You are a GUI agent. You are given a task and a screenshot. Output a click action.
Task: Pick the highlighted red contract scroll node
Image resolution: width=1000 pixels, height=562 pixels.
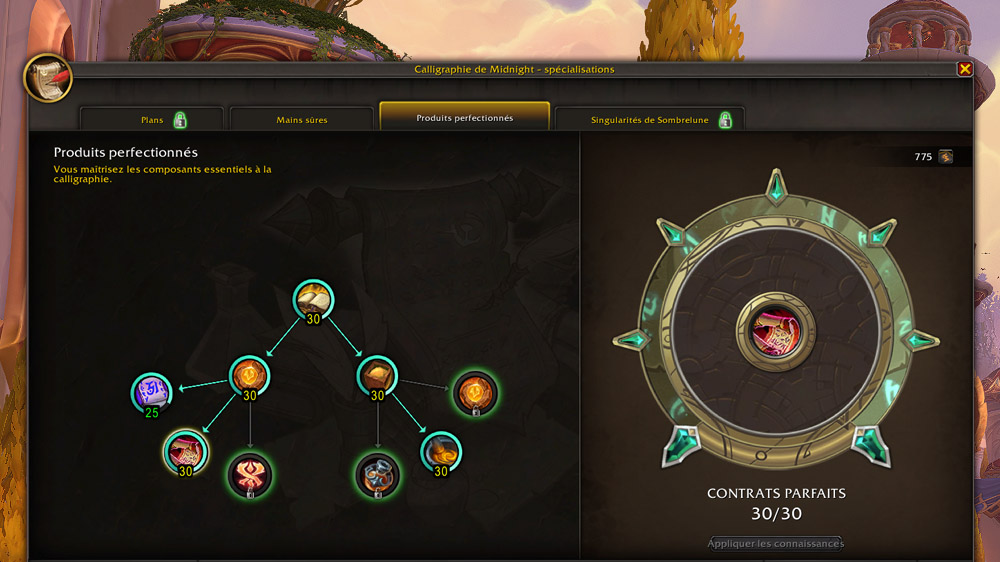coord(186,452)
